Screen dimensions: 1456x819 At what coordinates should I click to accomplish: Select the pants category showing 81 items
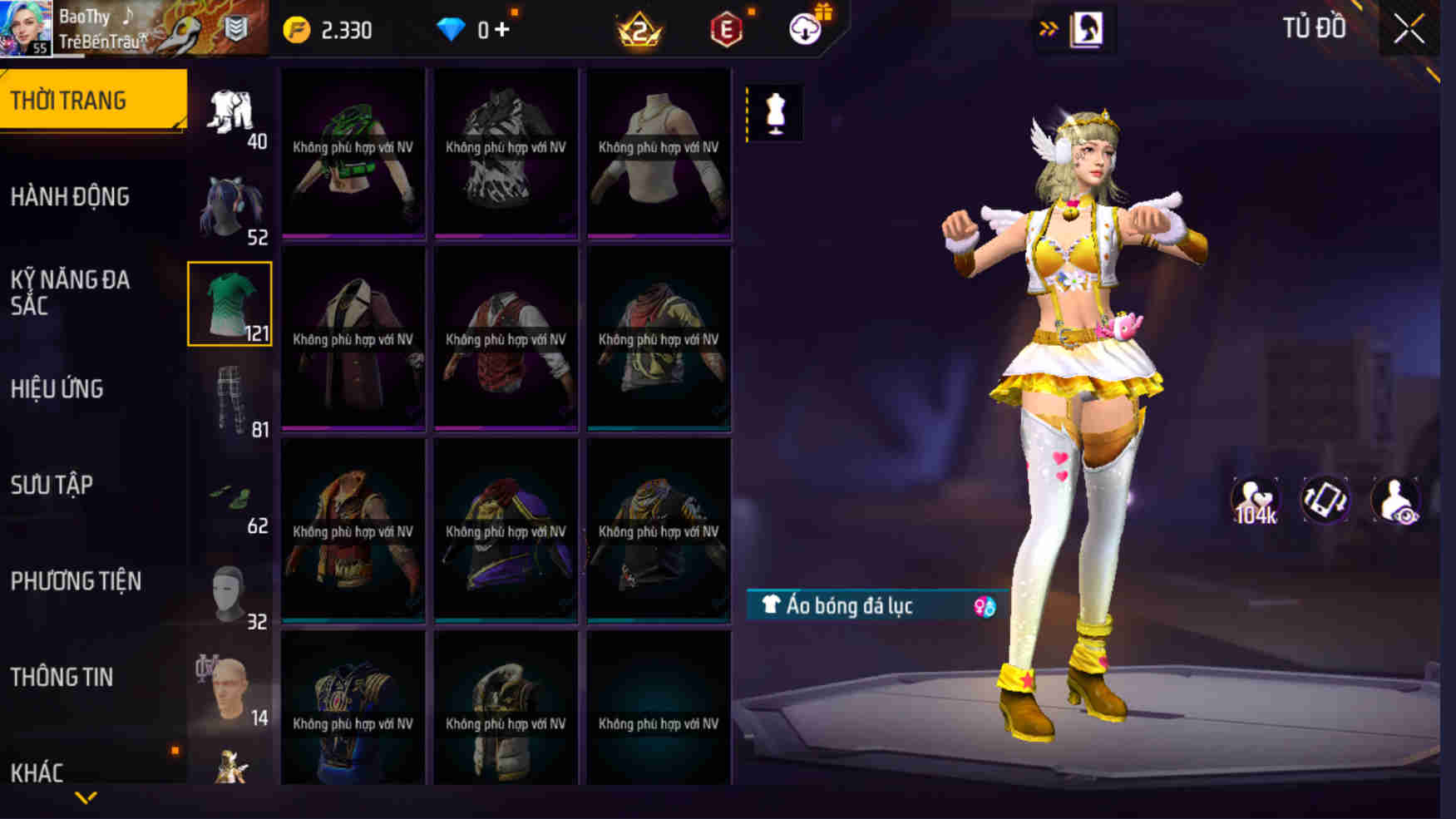pyautogui.click(x=231, y=399)
